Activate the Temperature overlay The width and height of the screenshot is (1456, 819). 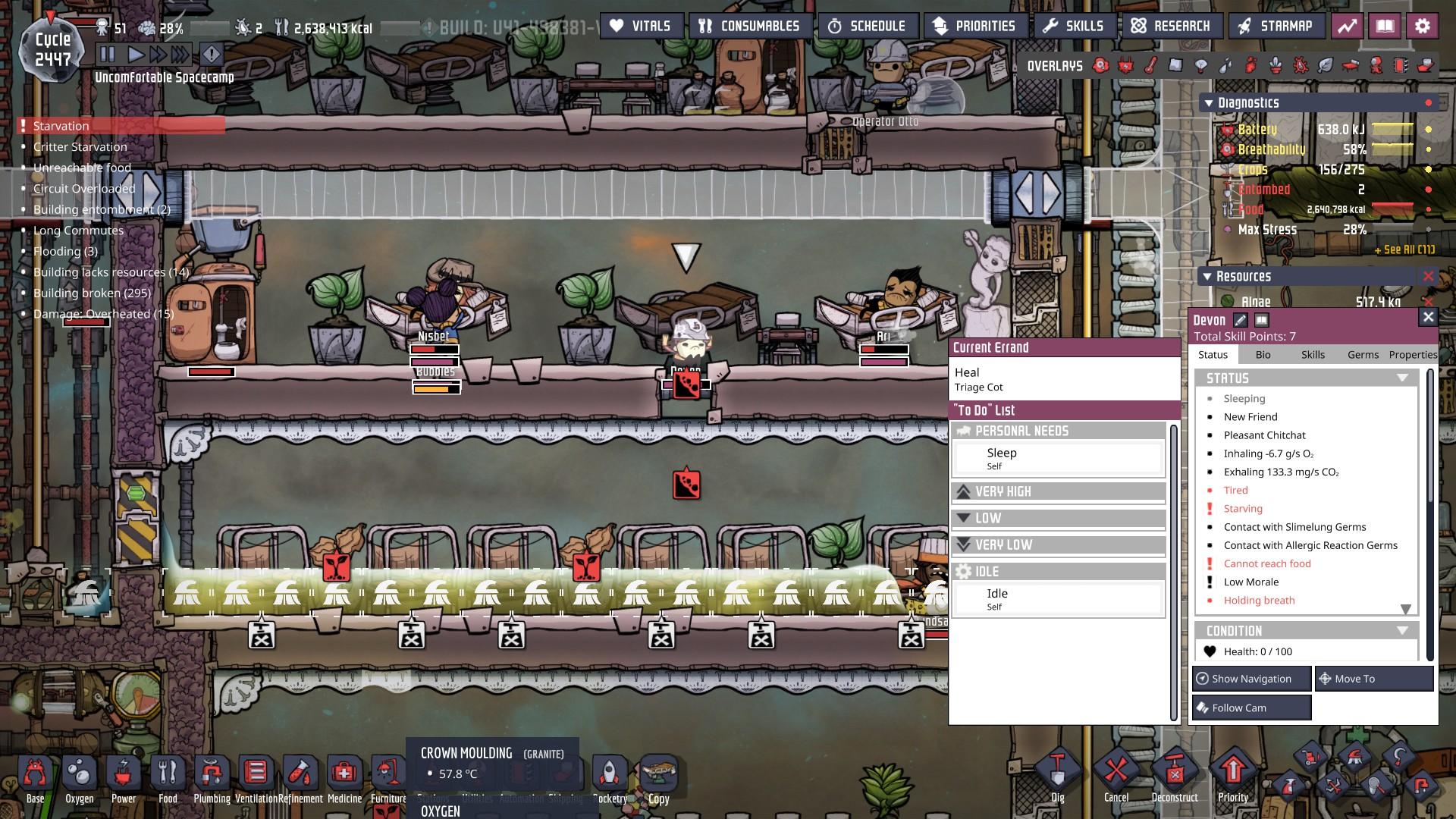coord(1149,66)
